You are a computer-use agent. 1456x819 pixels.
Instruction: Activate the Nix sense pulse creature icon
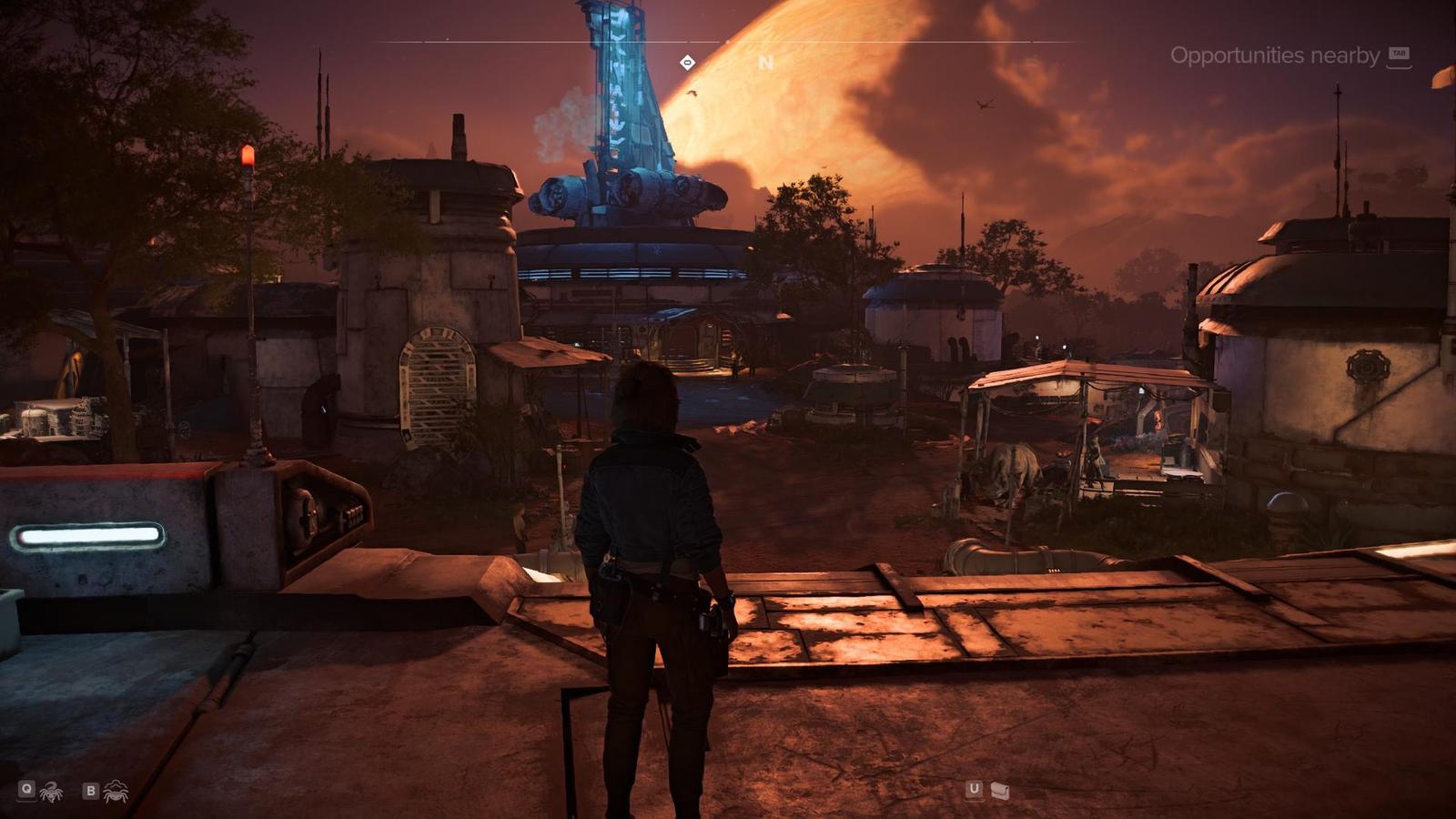click(x=115, y=791)
